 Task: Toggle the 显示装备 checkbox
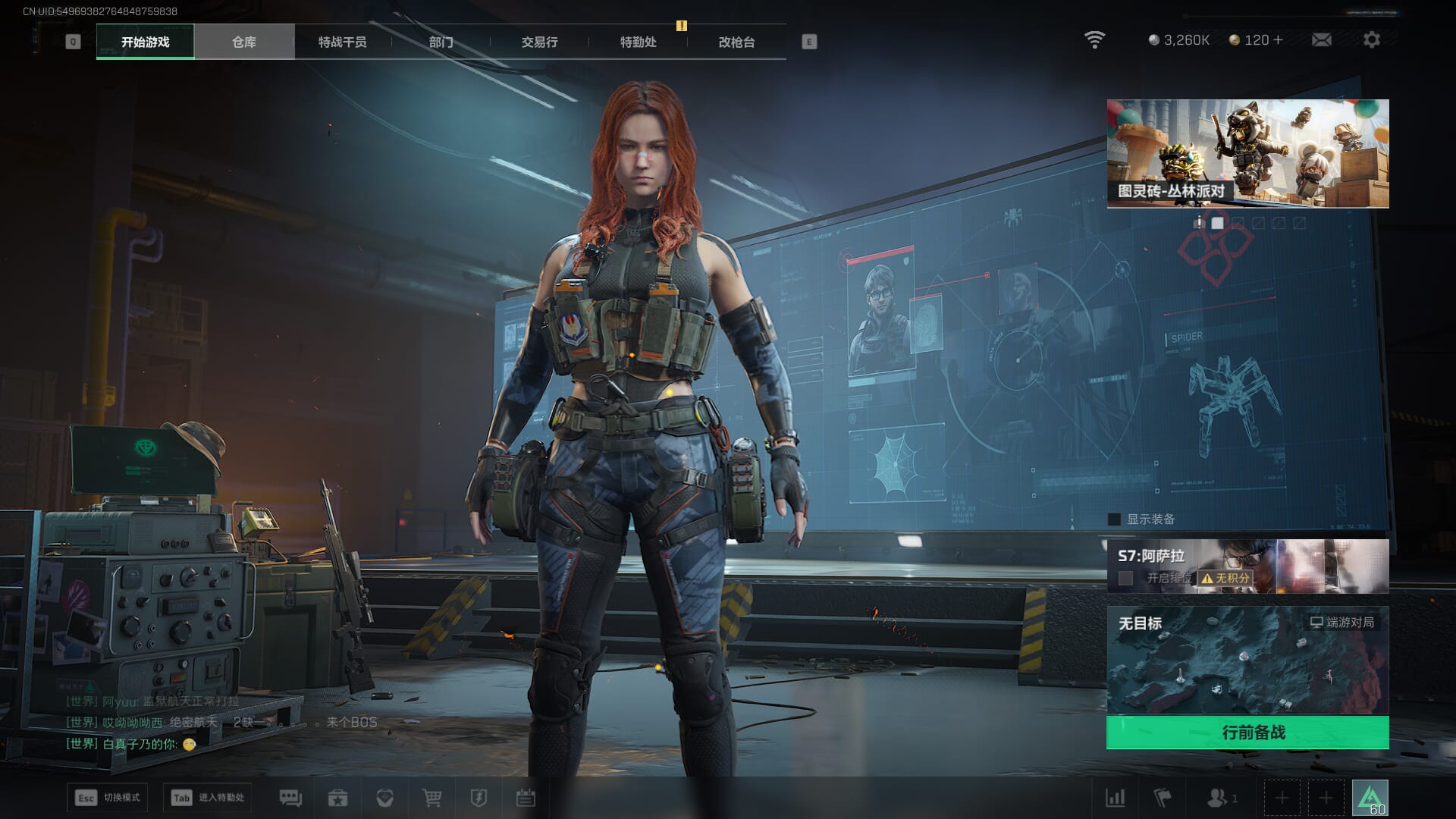pyautogui.click(x=1114, y=519)
